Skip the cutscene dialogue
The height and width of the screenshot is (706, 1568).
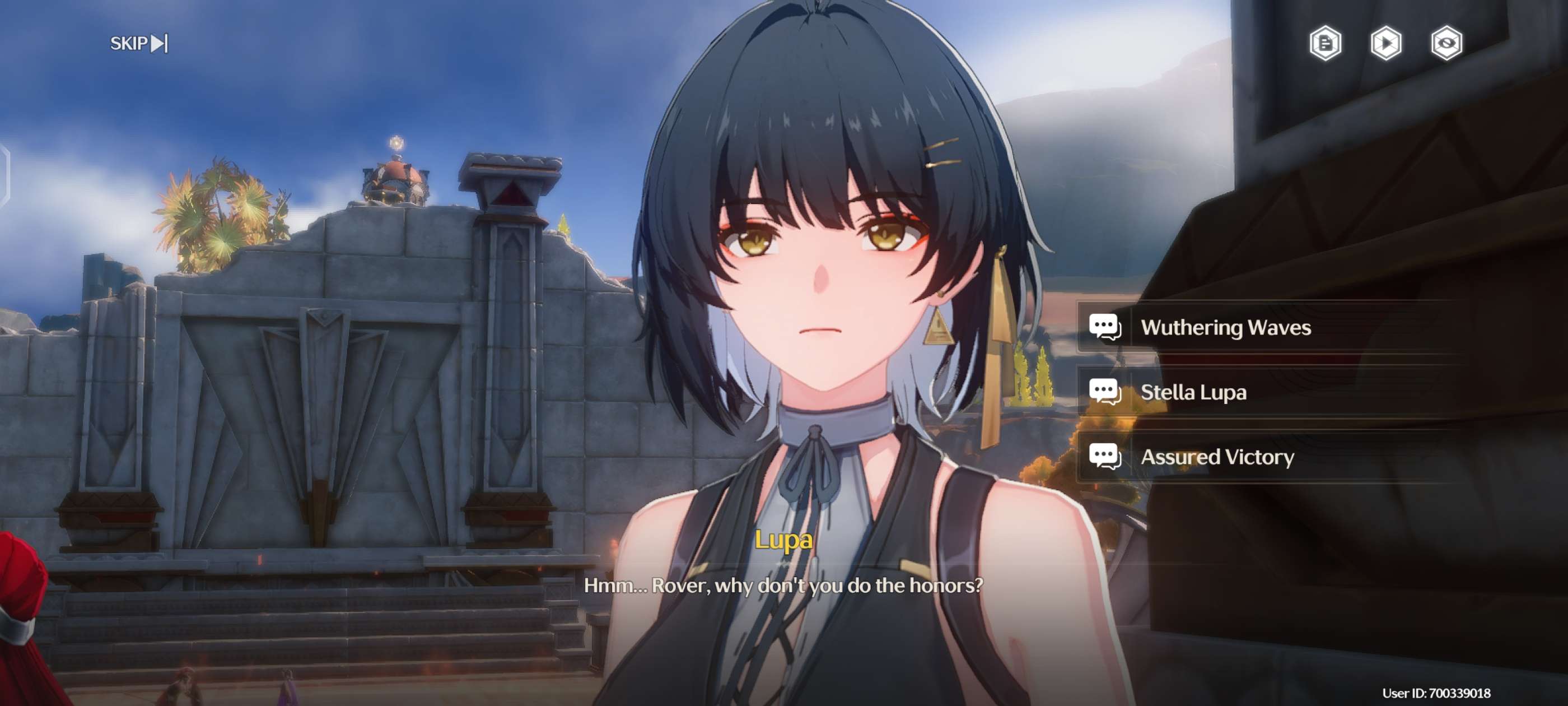[139, 43]
